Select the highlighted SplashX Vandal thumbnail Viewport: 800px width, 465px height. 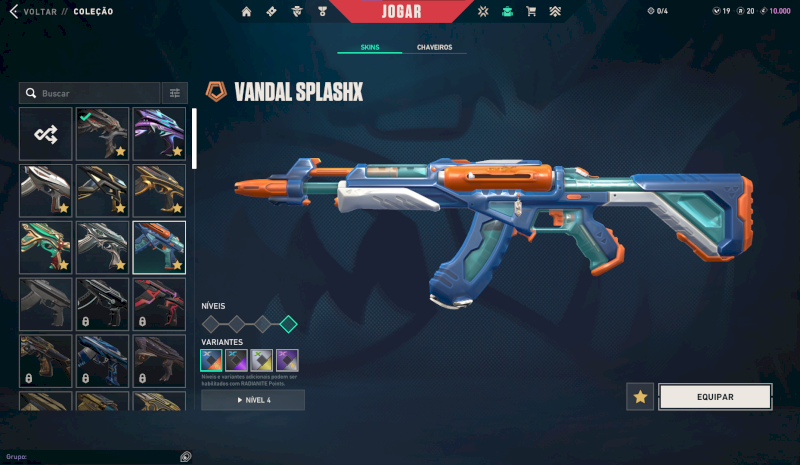coord(159,247)
